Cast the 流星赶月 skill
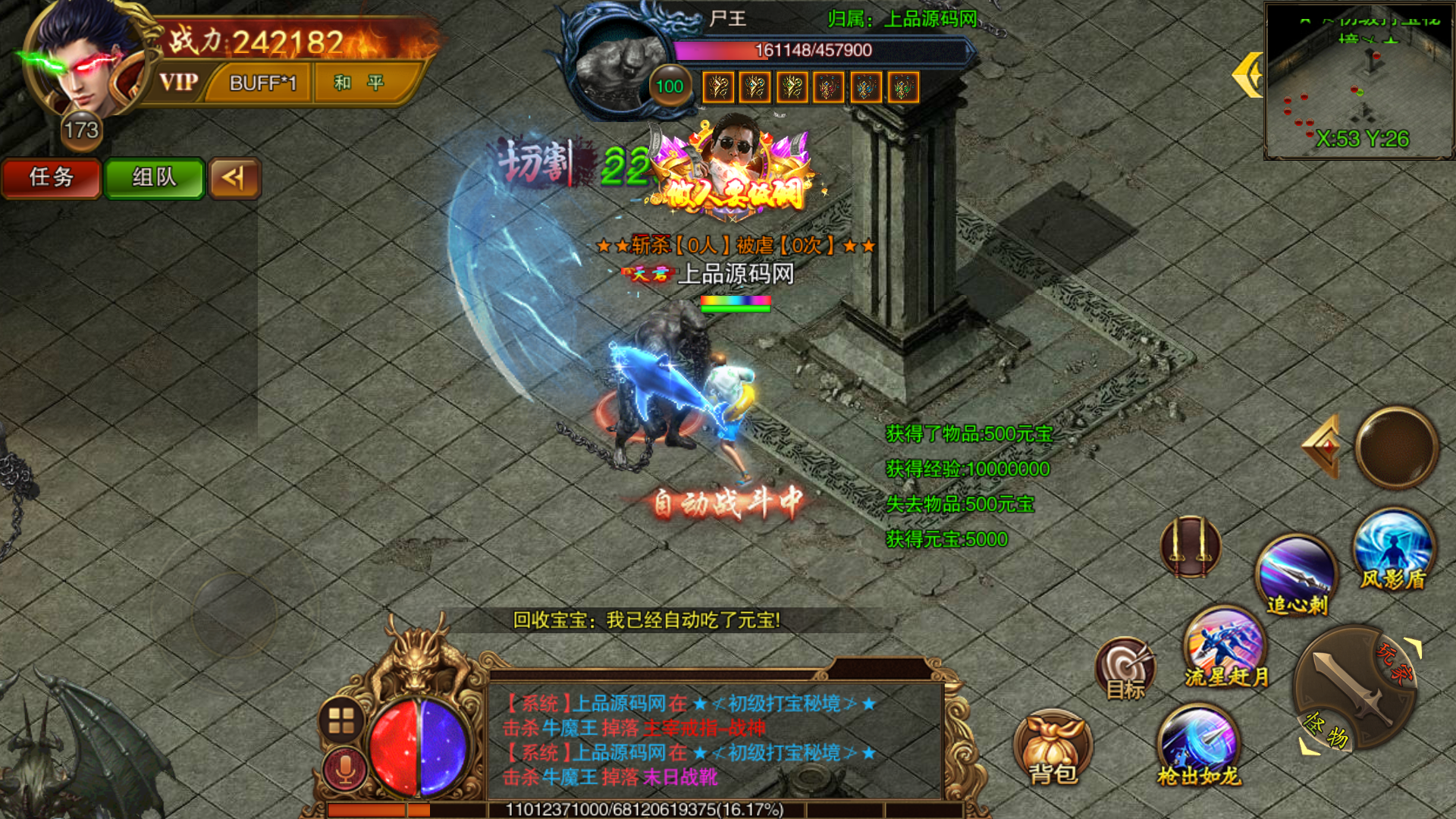1456x819 pixels. click(1225, 647)
